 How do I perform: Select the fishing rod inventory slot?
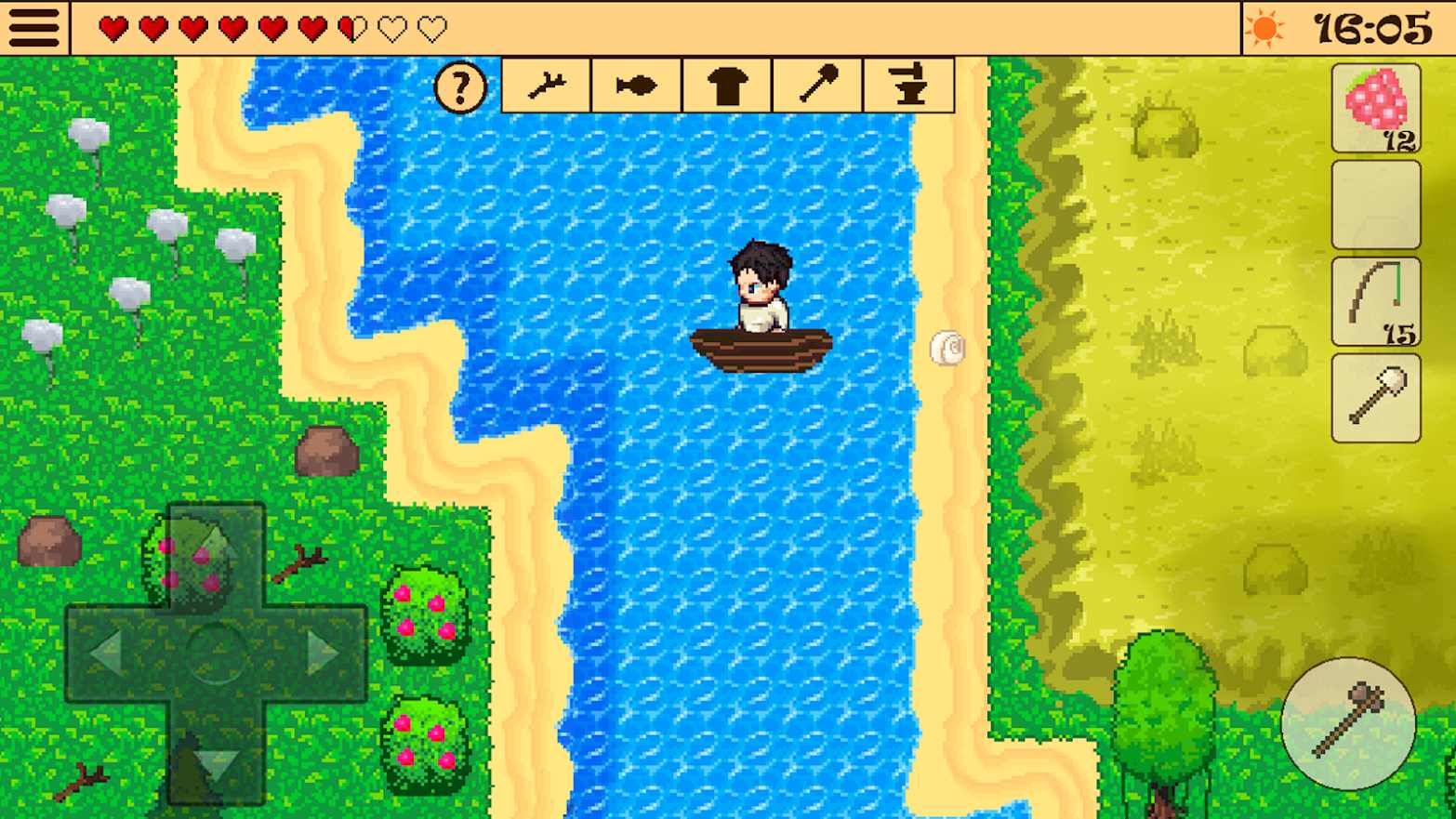(x=1375, y=299)
